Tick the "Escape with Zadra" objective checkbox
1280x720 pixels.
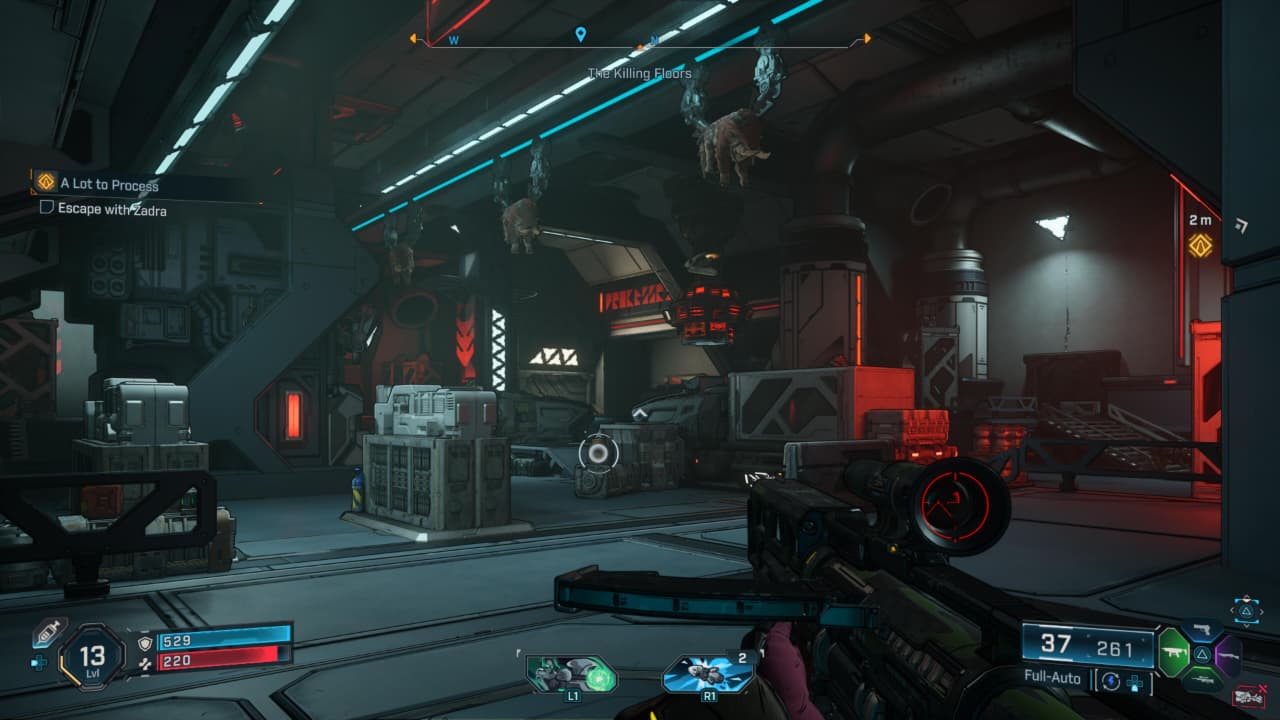46,209
